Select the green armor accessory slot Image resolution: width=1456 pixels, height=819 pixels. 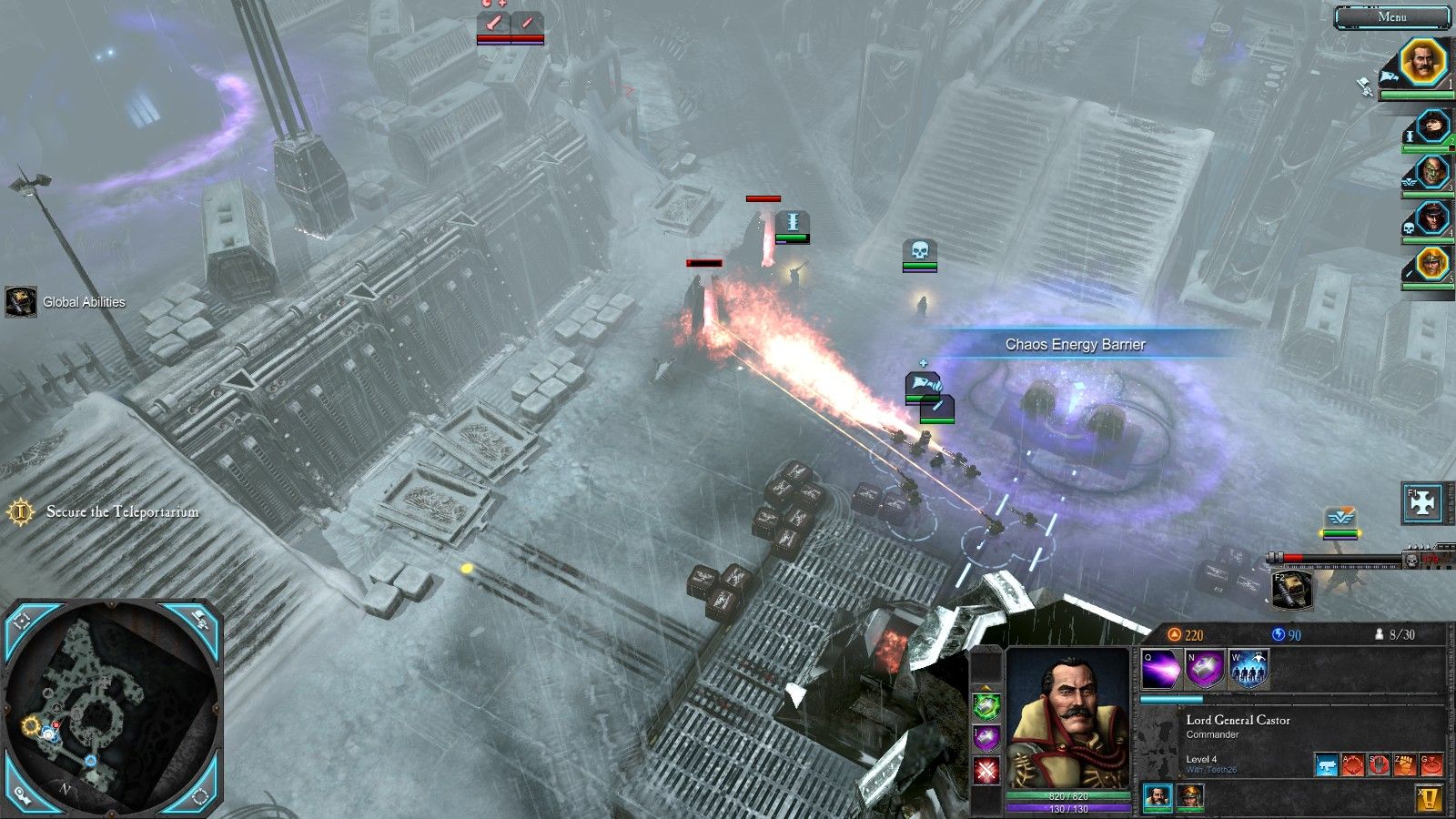986,705
